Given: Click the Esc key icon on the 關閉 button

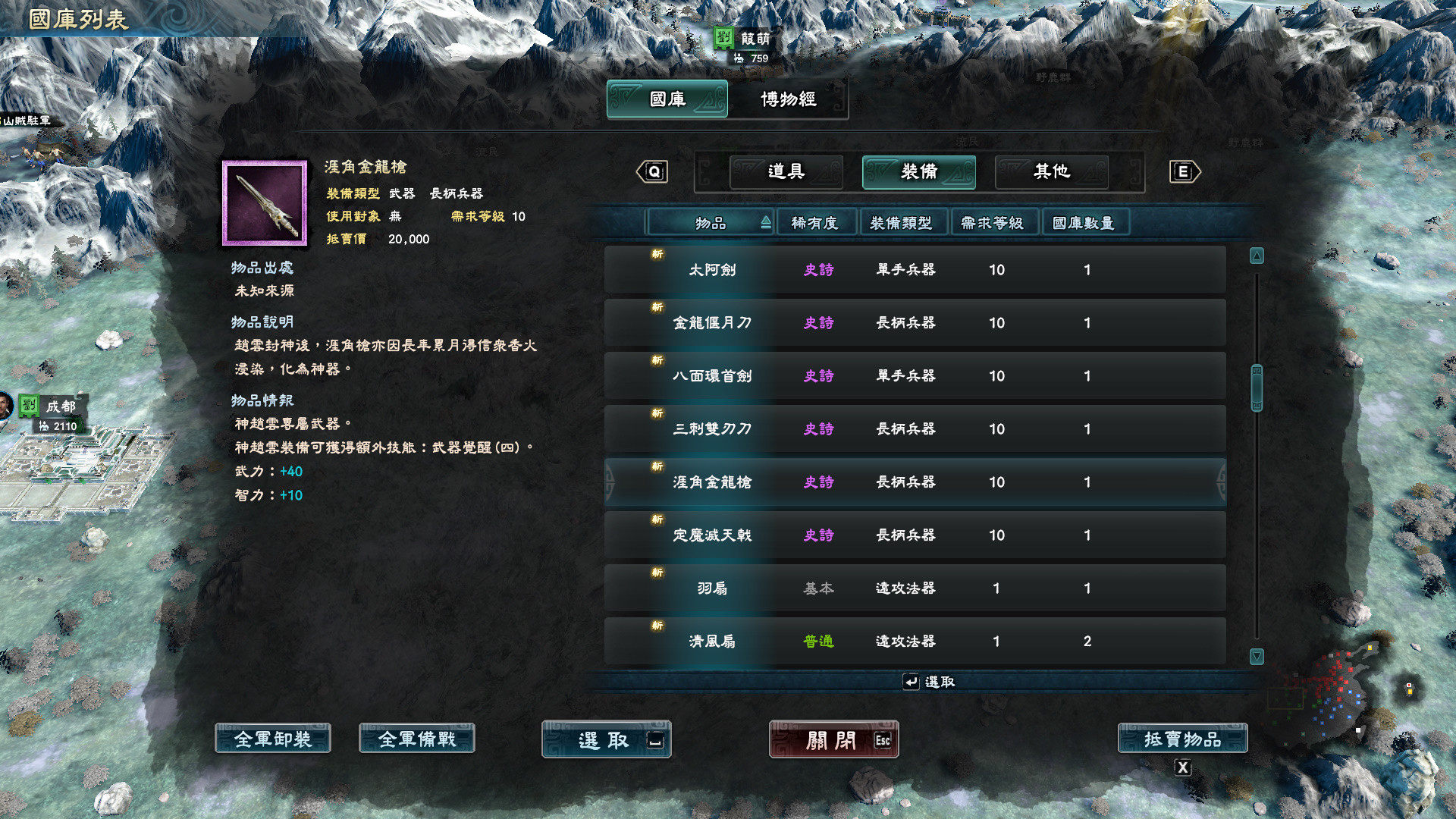Looking at the screenshot, I should coord(880,739).
